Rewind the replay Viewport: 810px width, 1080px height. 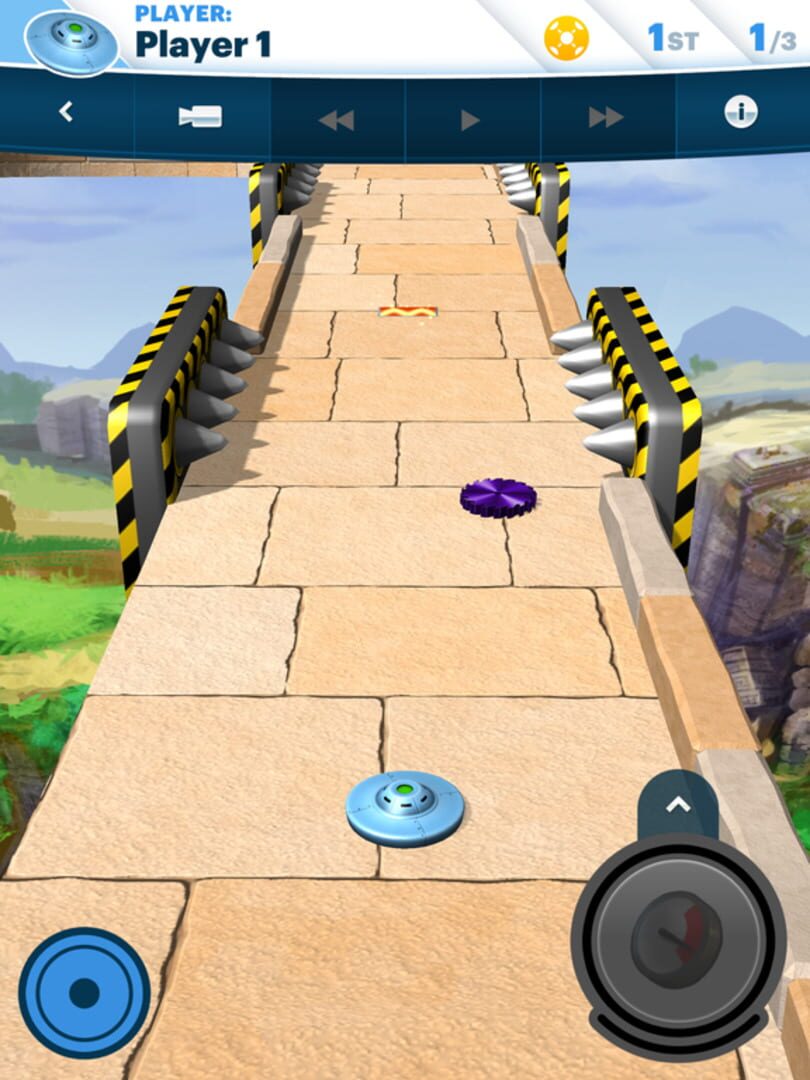click(336, 120)
